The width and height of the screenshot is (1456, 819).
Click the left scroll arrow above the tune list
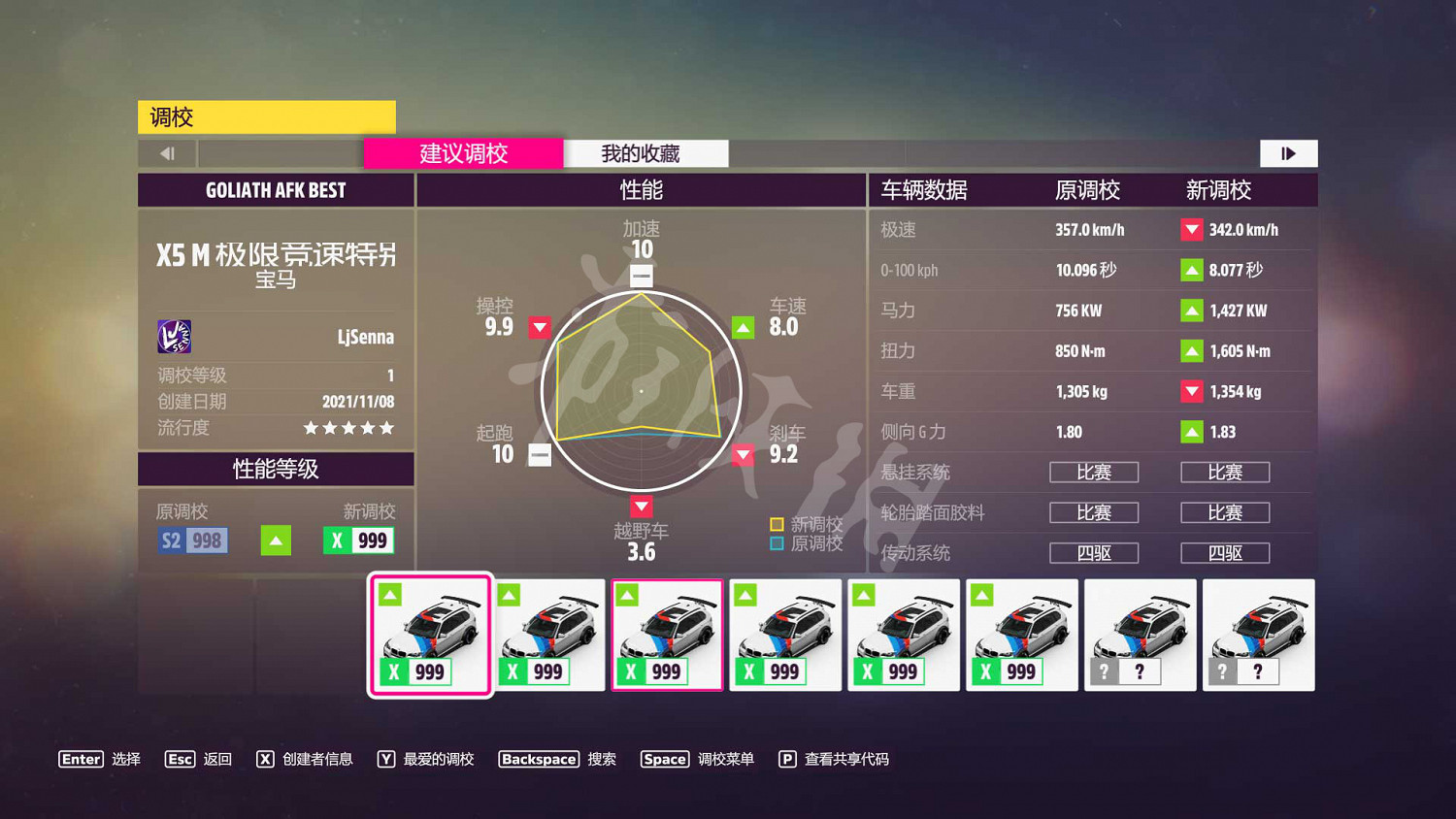pos(167,152)
